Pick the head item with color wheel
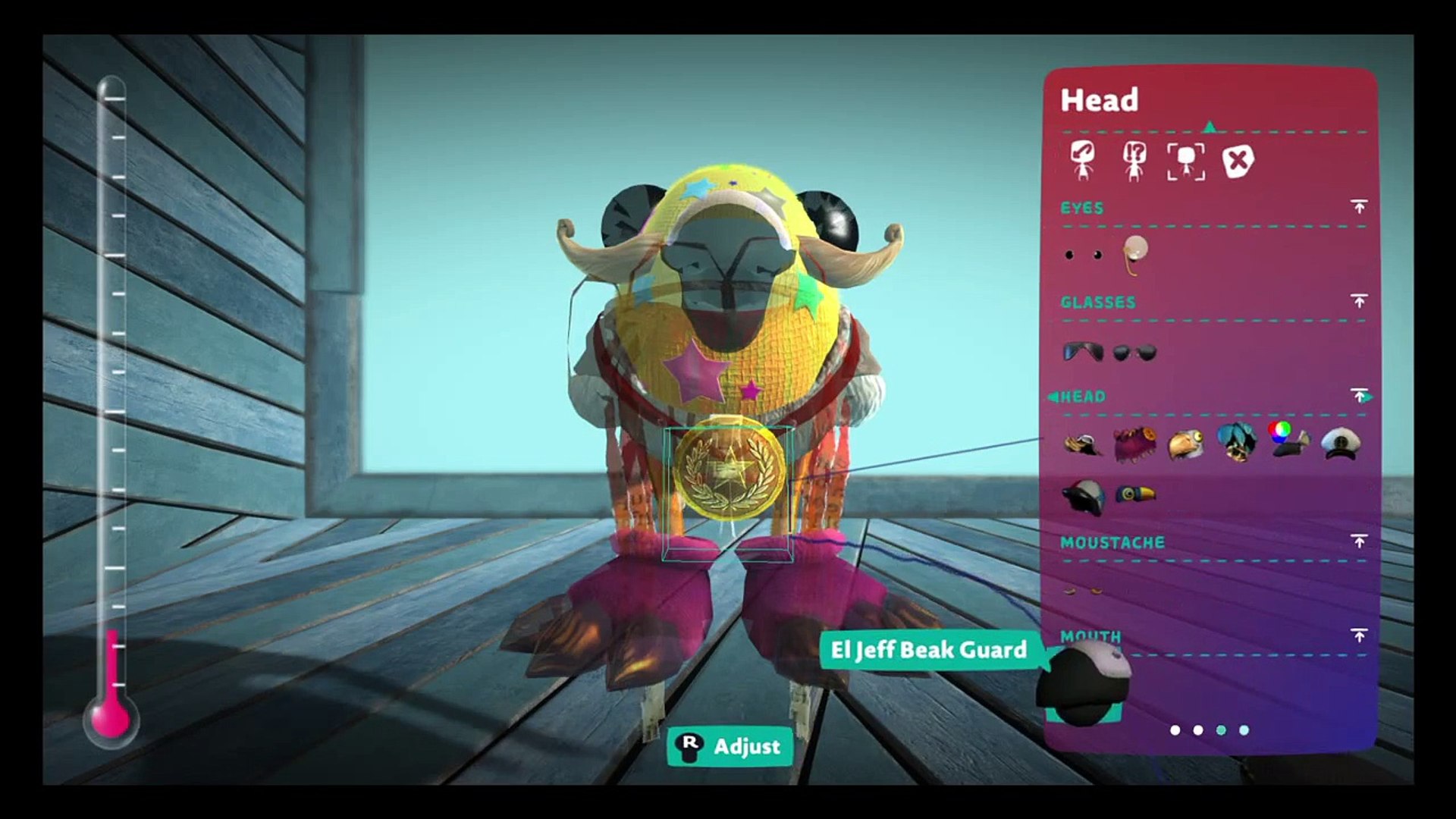 click(x=1288, y=441)
